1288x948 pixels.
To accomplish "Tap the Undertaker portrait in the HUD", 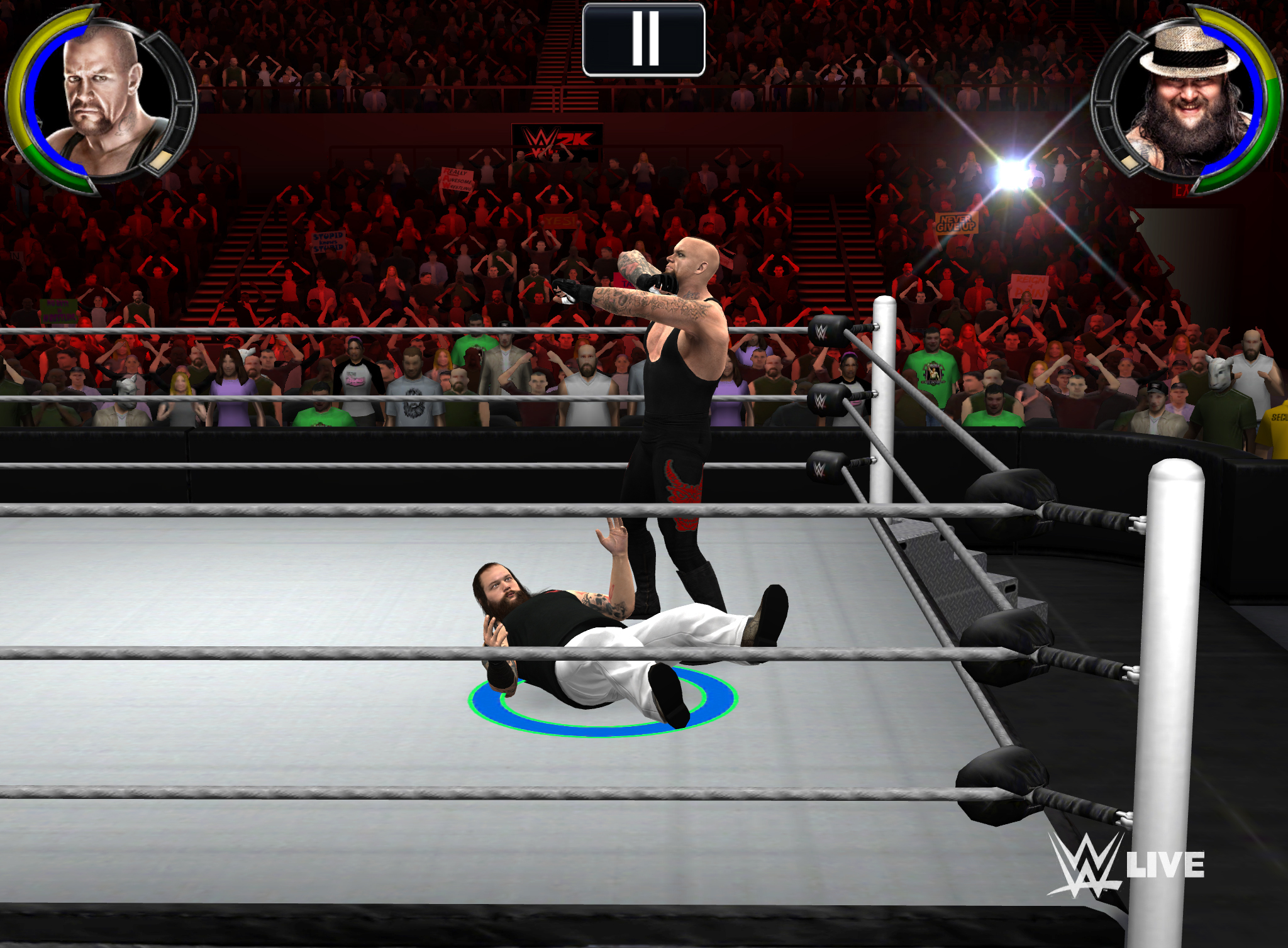I will [101, 101].
